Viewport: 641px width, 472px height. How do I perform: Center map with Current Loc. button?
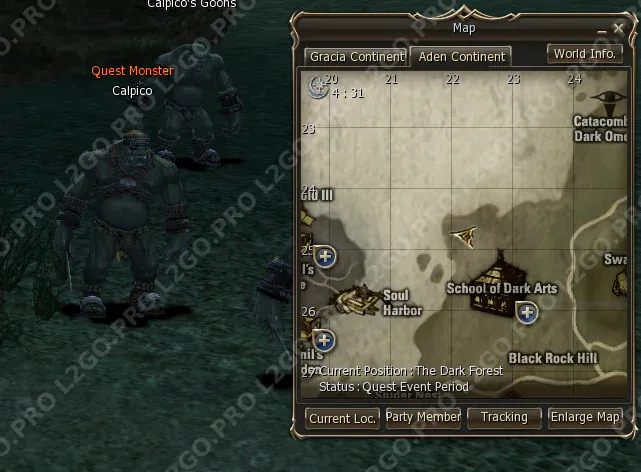click(x=342, y=418)
